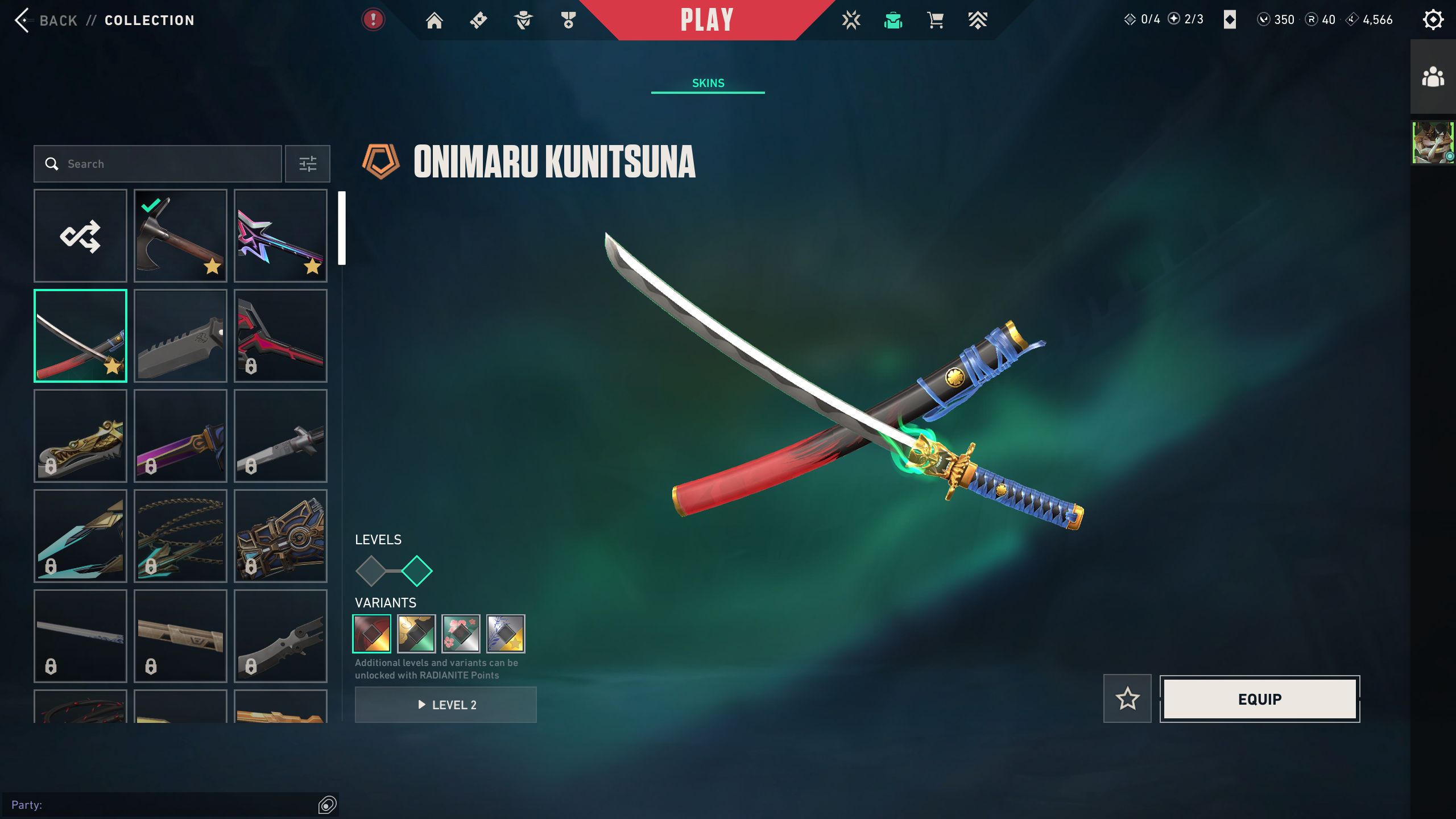
Task: Open the settings gear
Action: (1433, 20)
